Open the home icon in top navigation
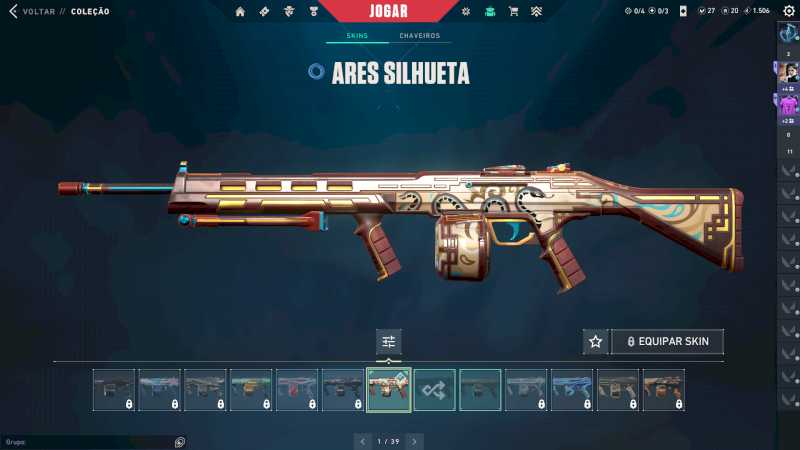This screenshot has height=450, width=800. tap(240, 12)
